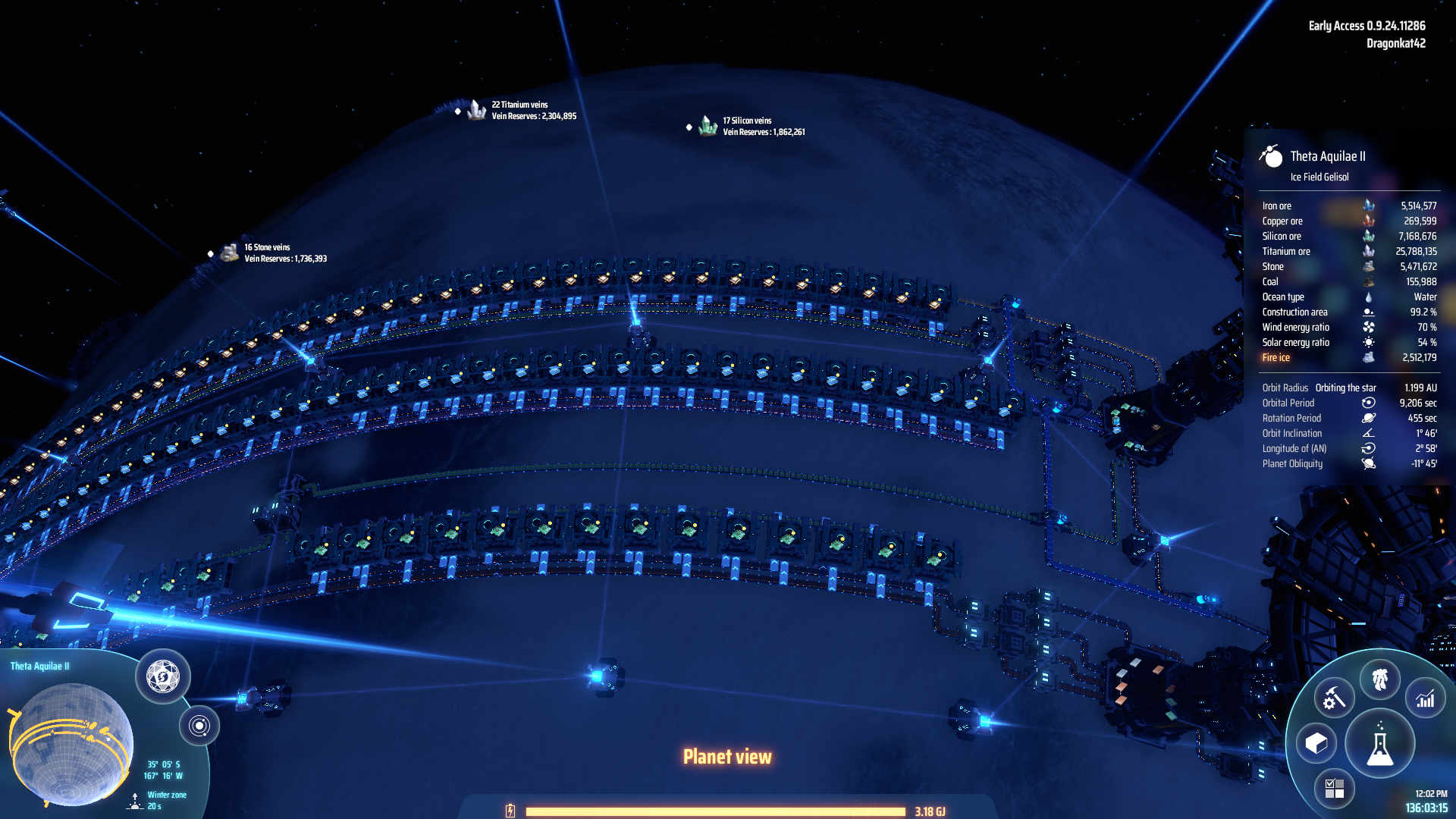Viewport: 1456px width, 819px height.
Task: Click the Fire ice resource row
Action: coord(1348,358)
